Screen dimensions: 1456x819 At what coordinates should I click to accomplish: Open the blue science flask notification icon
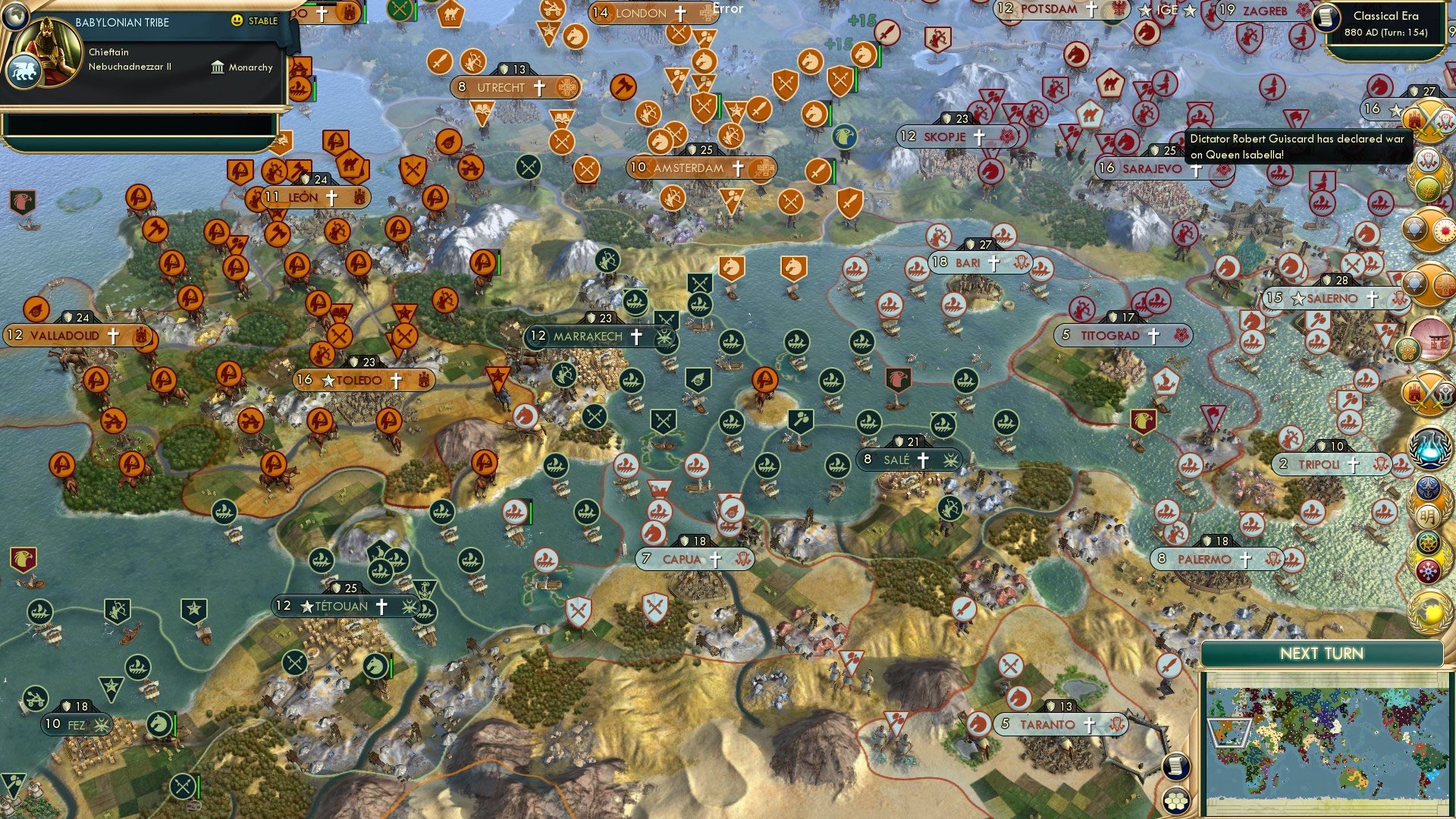1429,447
